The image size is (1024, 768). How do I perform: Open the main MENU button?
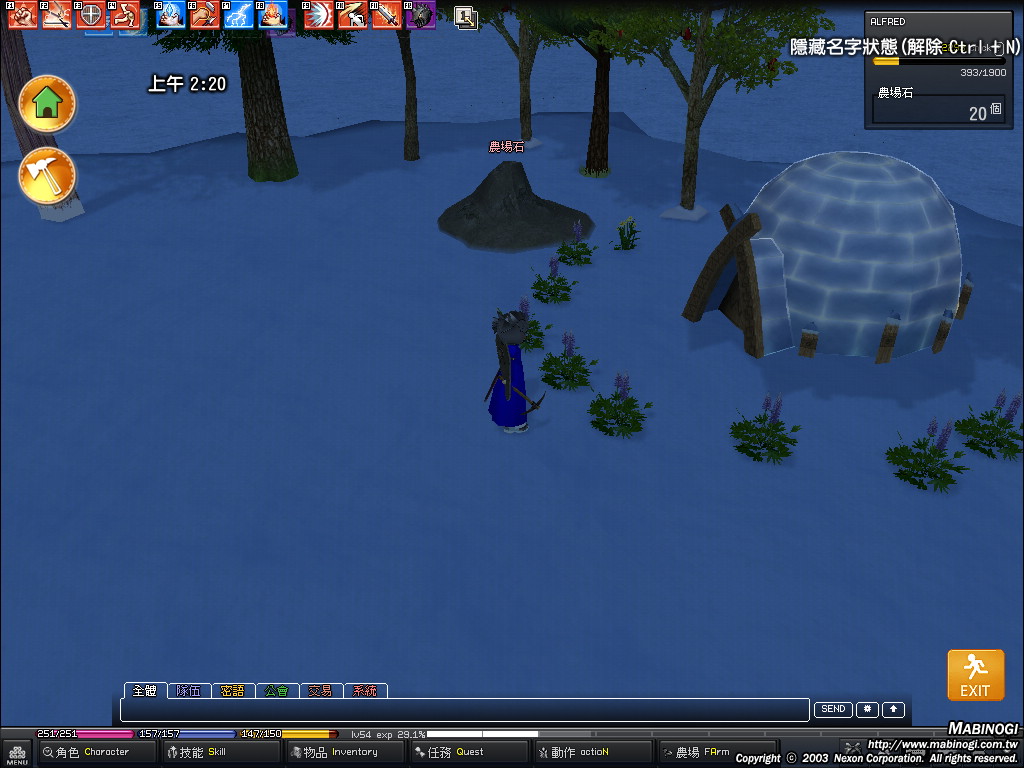(17, 754)
